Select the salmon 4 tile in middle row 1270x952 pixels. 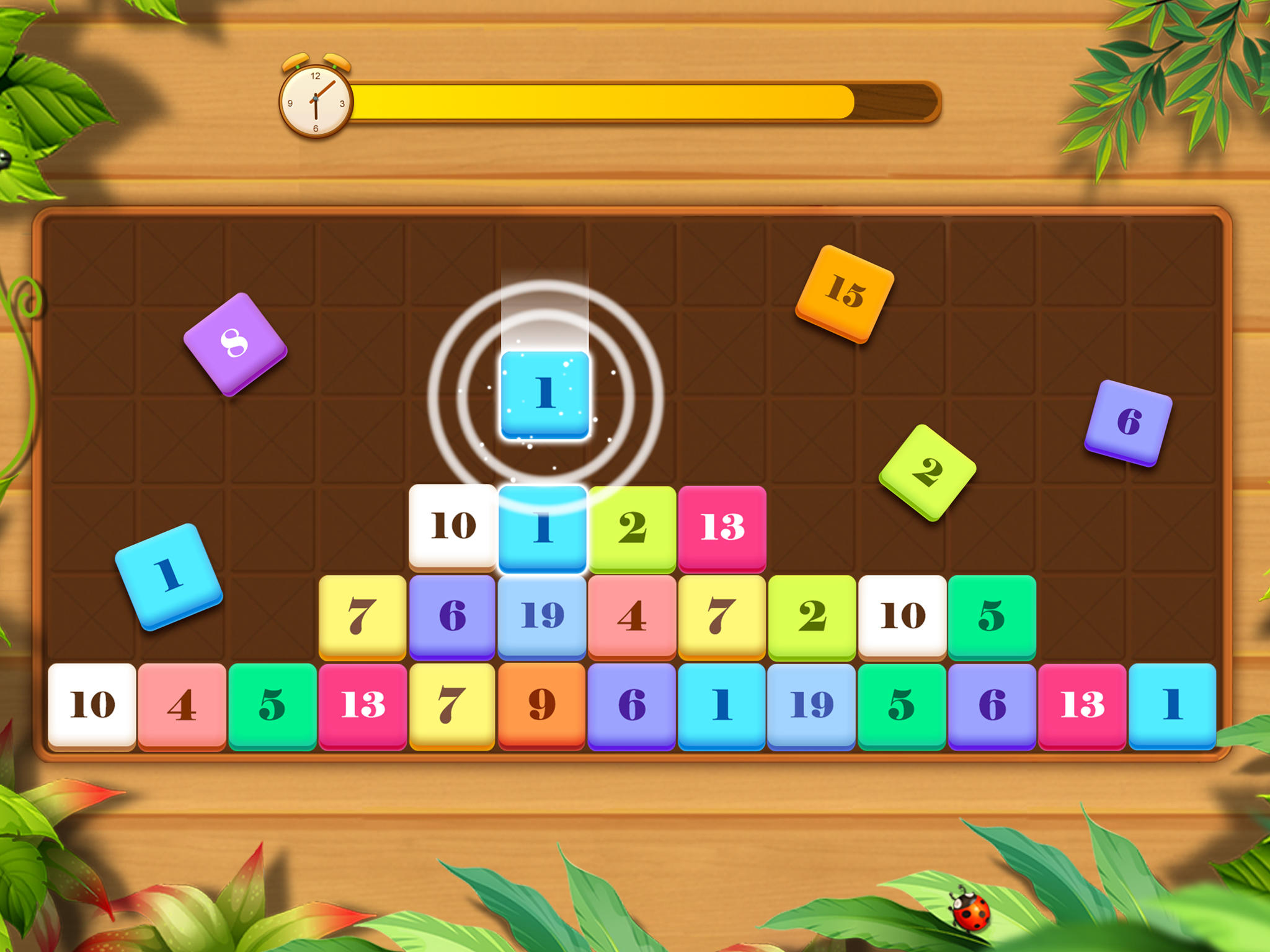coord(633,615)
